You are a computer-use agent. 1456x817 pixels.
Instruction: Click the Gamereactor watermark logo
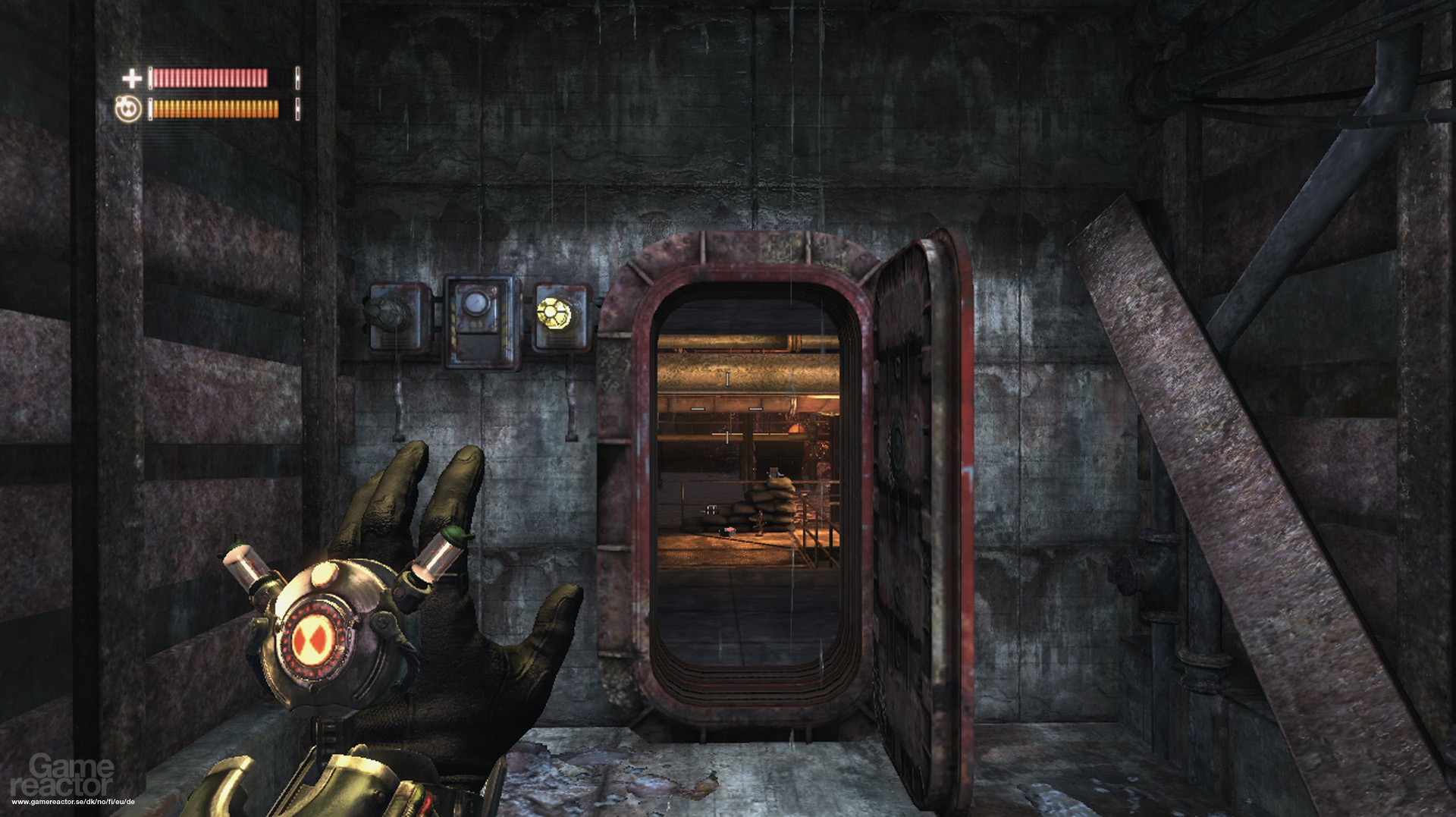click(x=64, y=775)
